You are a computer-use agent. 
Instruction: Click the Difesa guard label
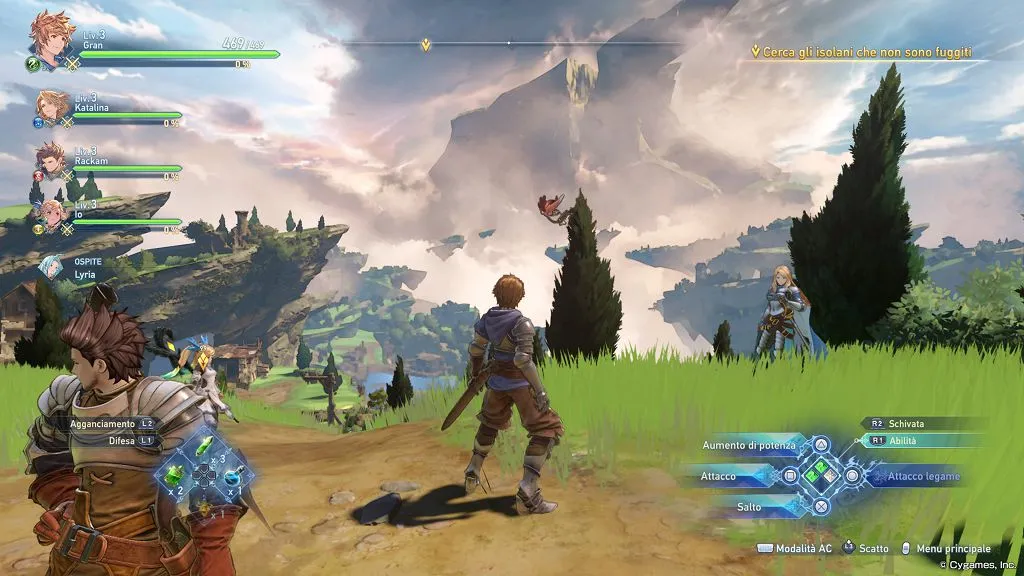click(x=122, y=440)
